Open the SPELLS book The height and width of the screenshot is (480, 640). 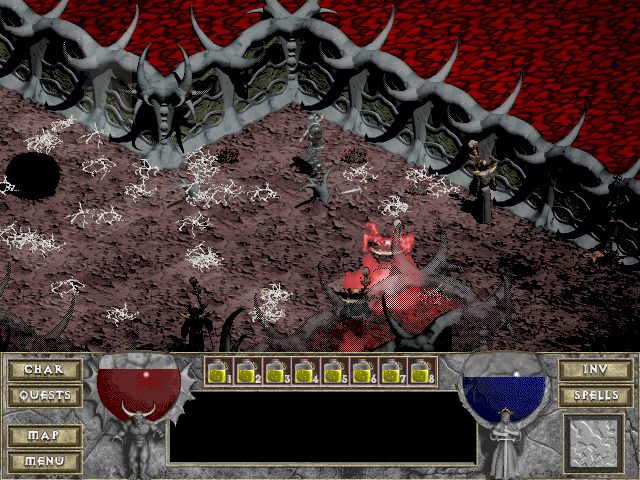tap(595, 396)
